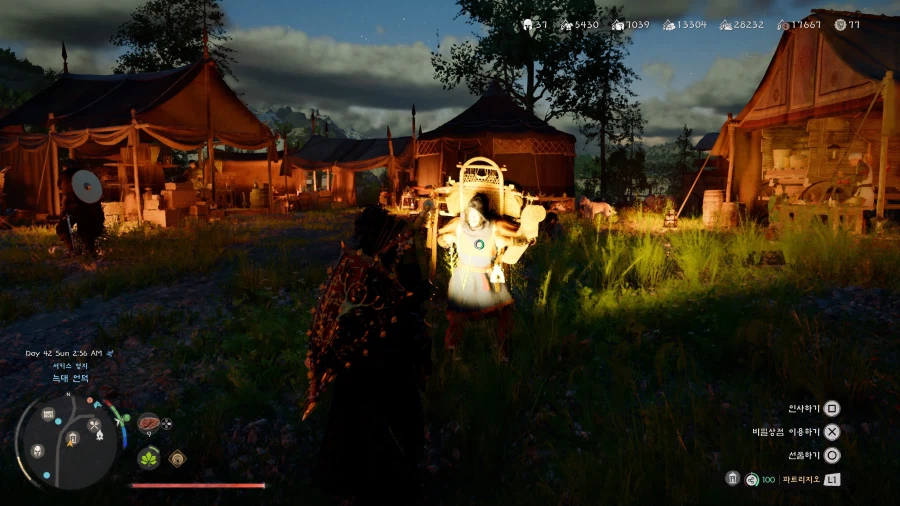Select the helmet marker on the minimap
900x506 pixels.
coord(37,451)
